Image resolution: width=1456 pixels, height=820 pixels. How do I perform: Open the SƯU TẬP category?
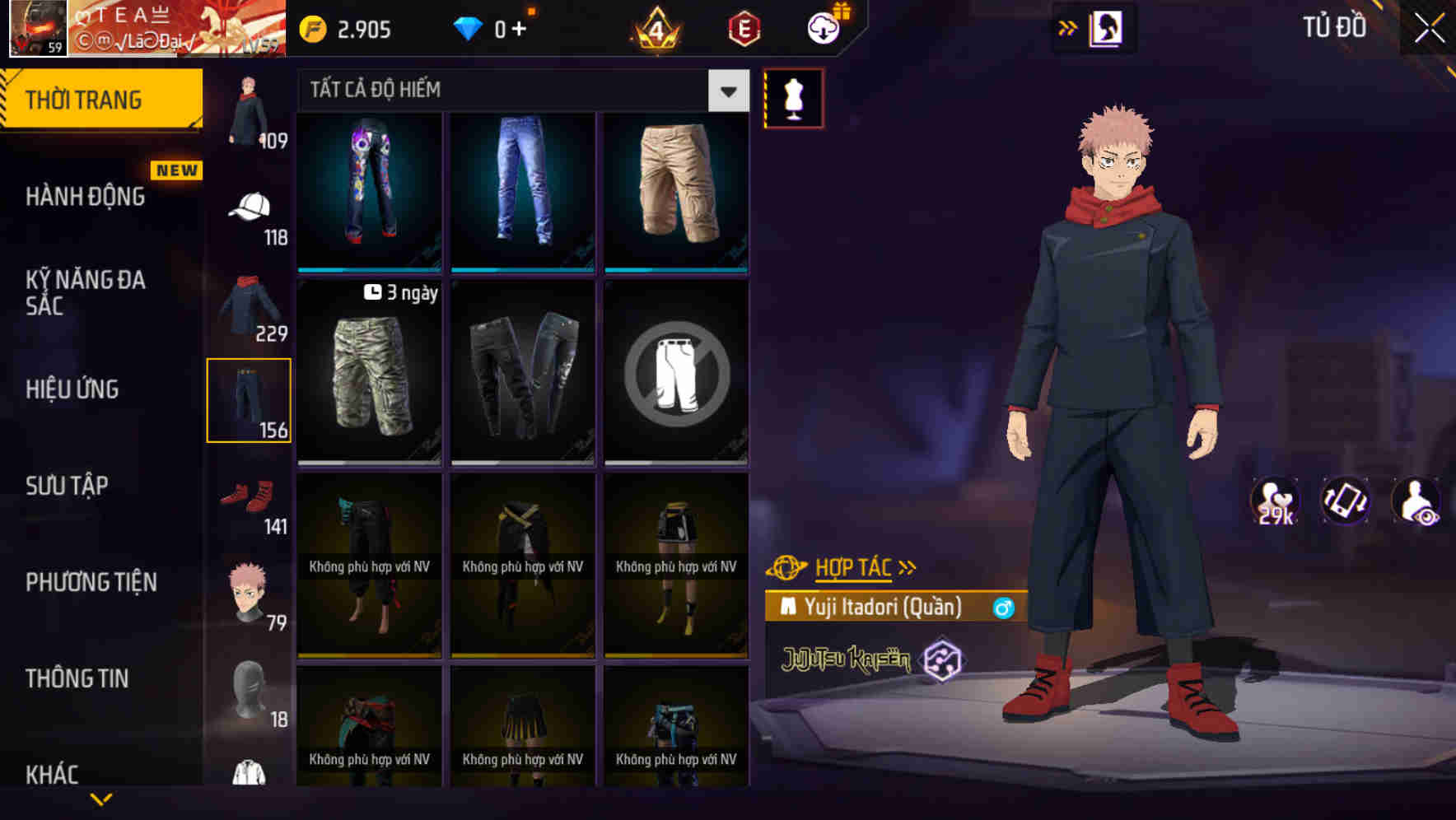pos(69,486)
